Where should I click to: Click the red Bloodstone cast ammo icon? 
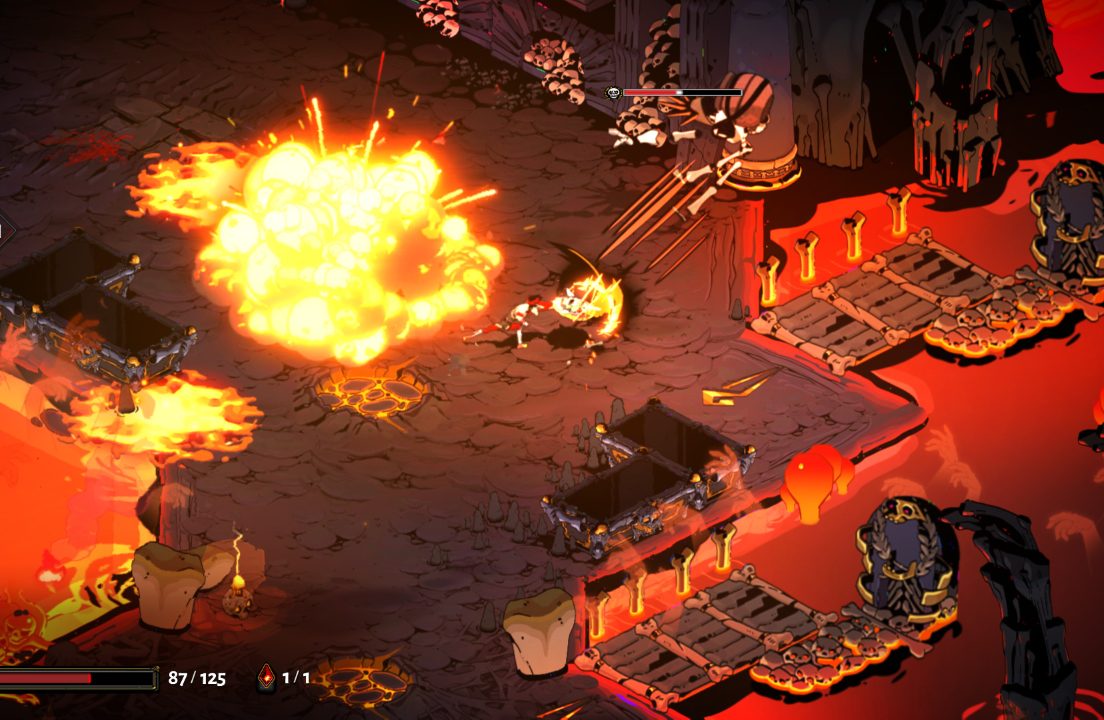pyautogui.click(x=266, y=677)
